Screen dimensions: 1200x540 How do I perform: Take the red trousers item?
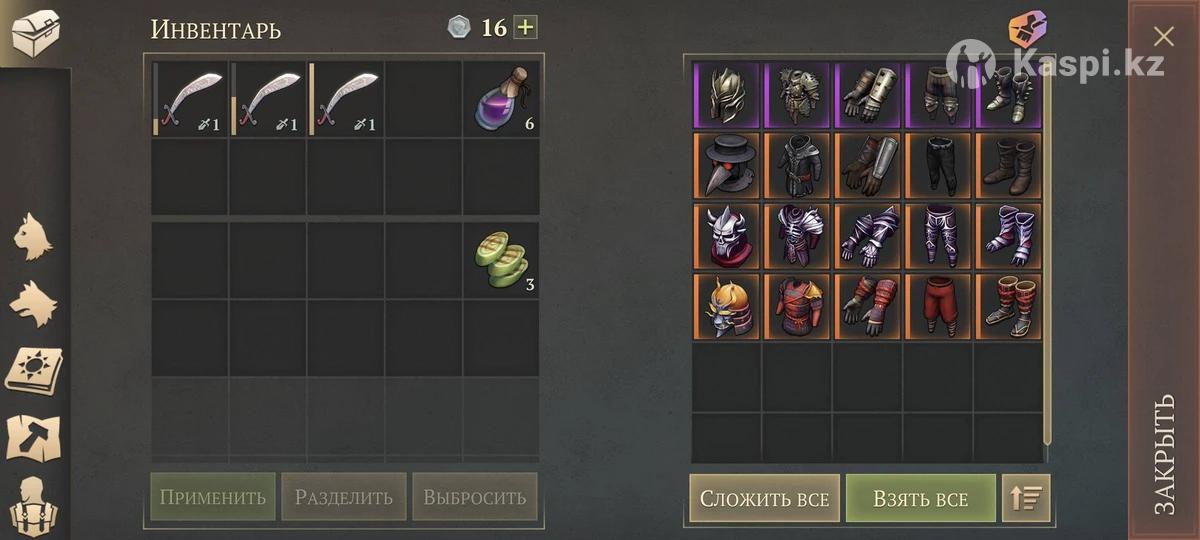939,306
